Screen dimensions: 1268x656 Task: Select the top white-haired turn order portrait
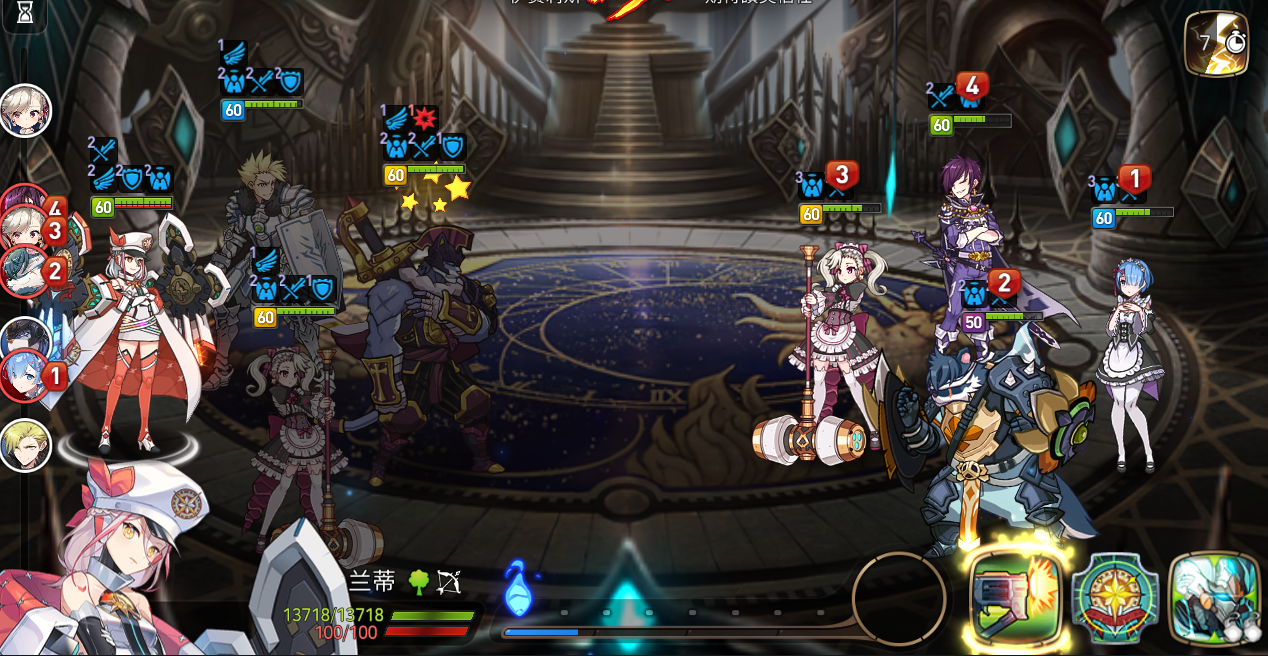(x=25, y=110)
